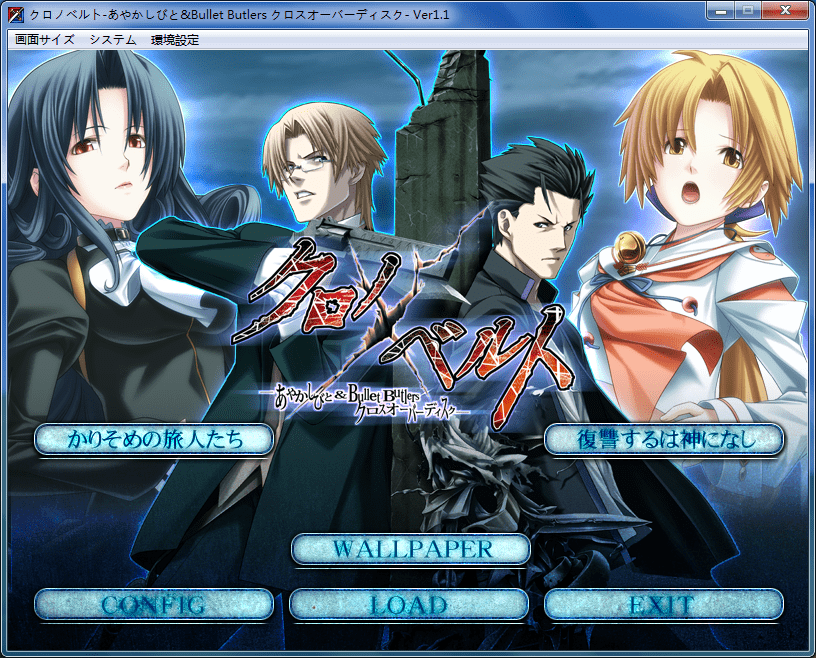
Task: Click the EXIT button
Action: click(664, 604)
